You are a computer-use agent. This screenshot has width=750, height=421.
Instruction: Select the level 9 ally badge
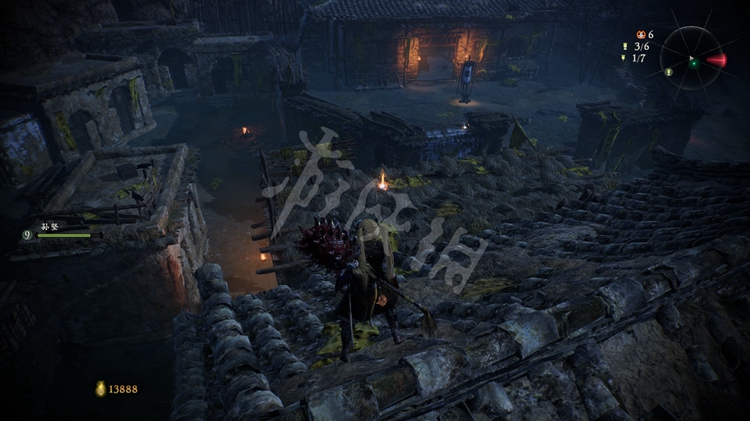[26, 235]
